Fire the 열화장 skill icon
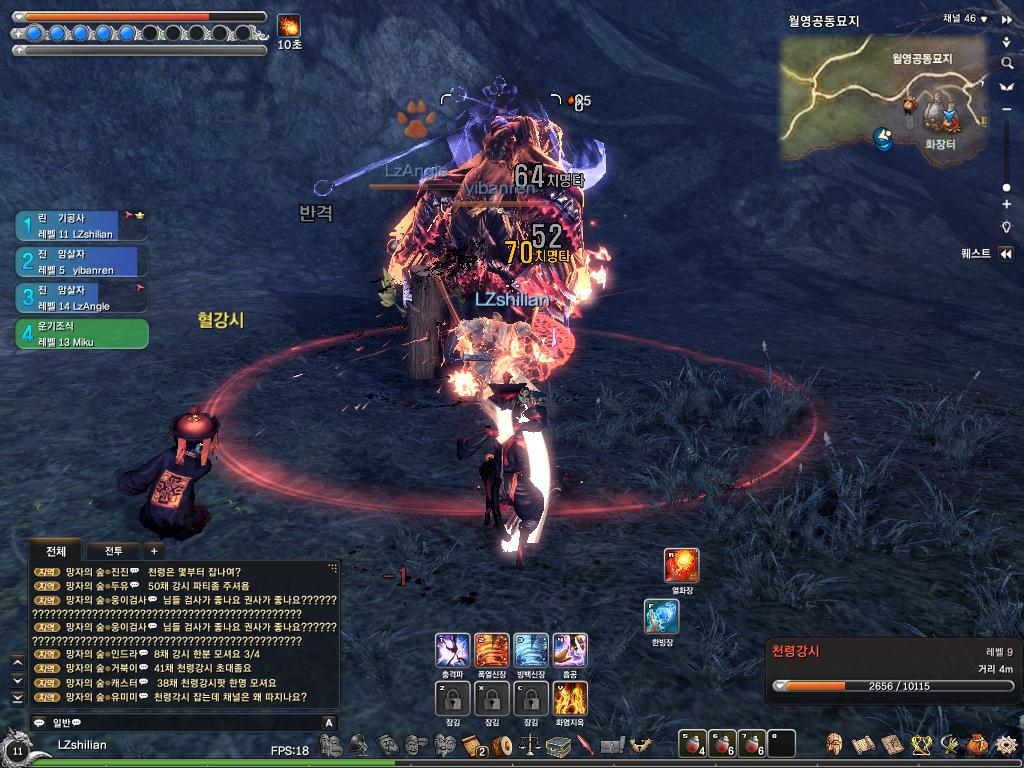 tap(682, 565)
